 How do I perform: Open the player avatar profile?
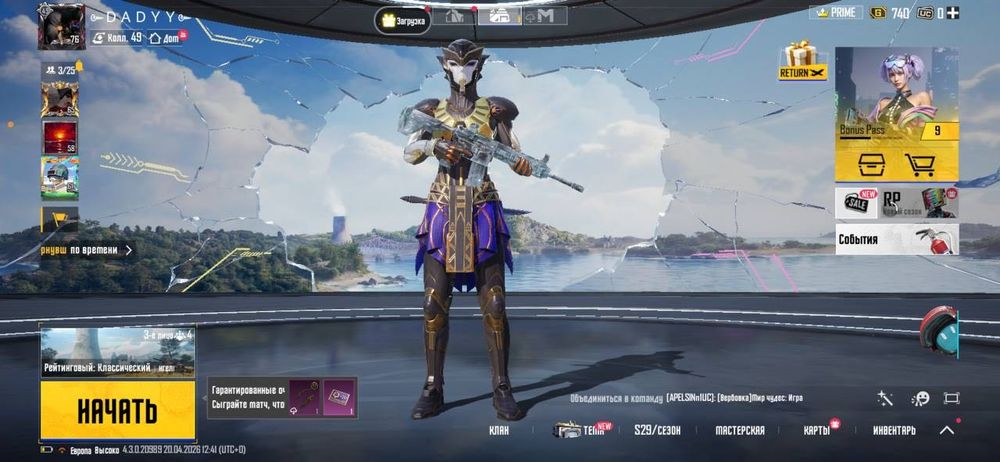click(61, 27)
